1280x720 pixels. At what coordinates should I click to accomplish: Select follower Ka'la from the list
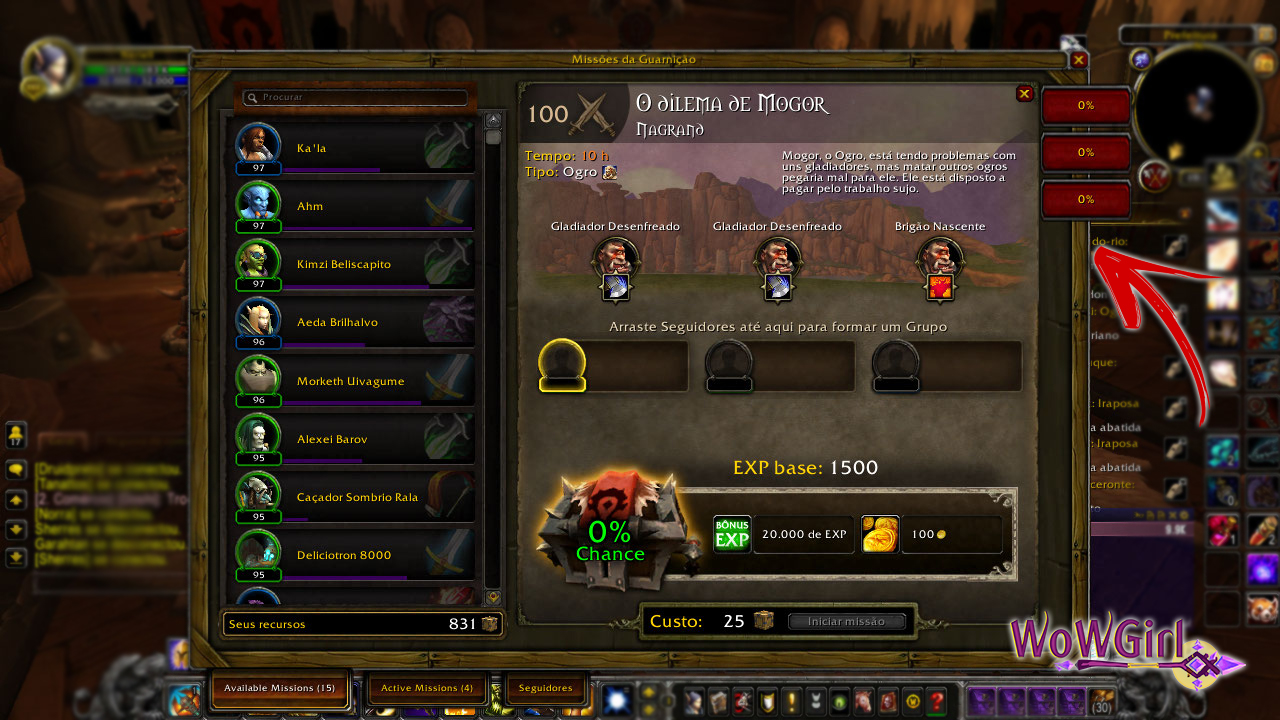tap(355, 148)
